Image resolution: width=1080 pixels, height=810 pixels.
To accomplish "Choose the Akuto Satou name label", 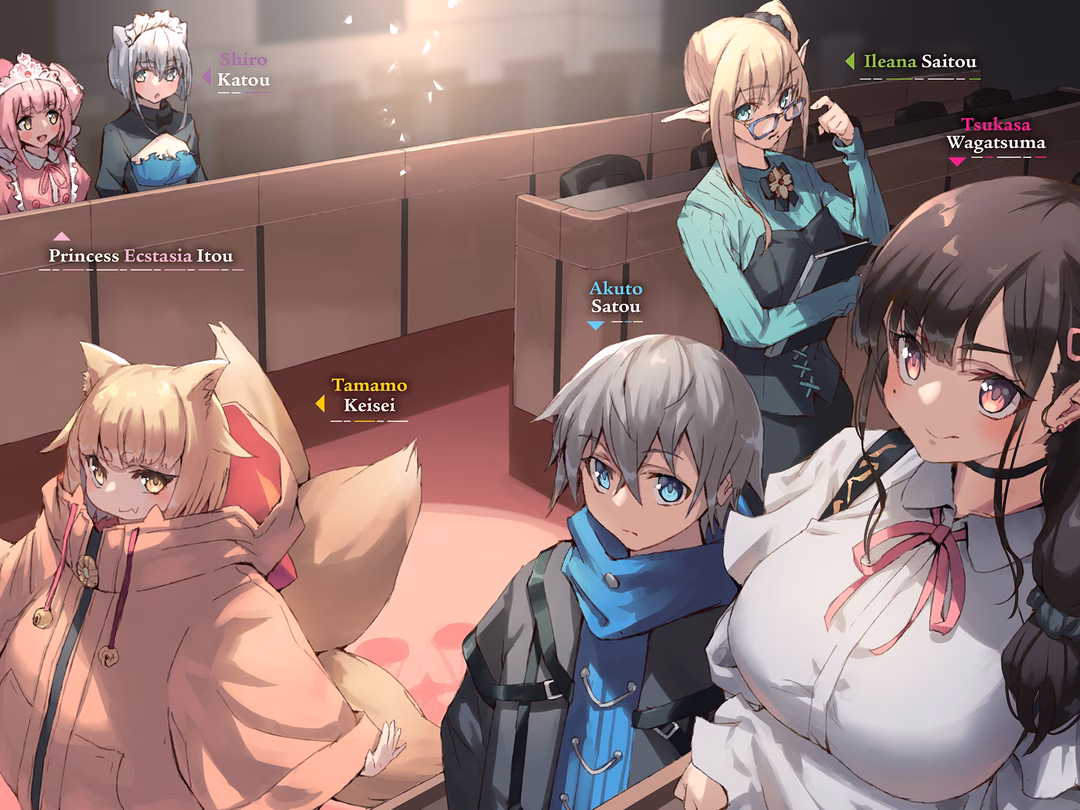I will point(615,298).
